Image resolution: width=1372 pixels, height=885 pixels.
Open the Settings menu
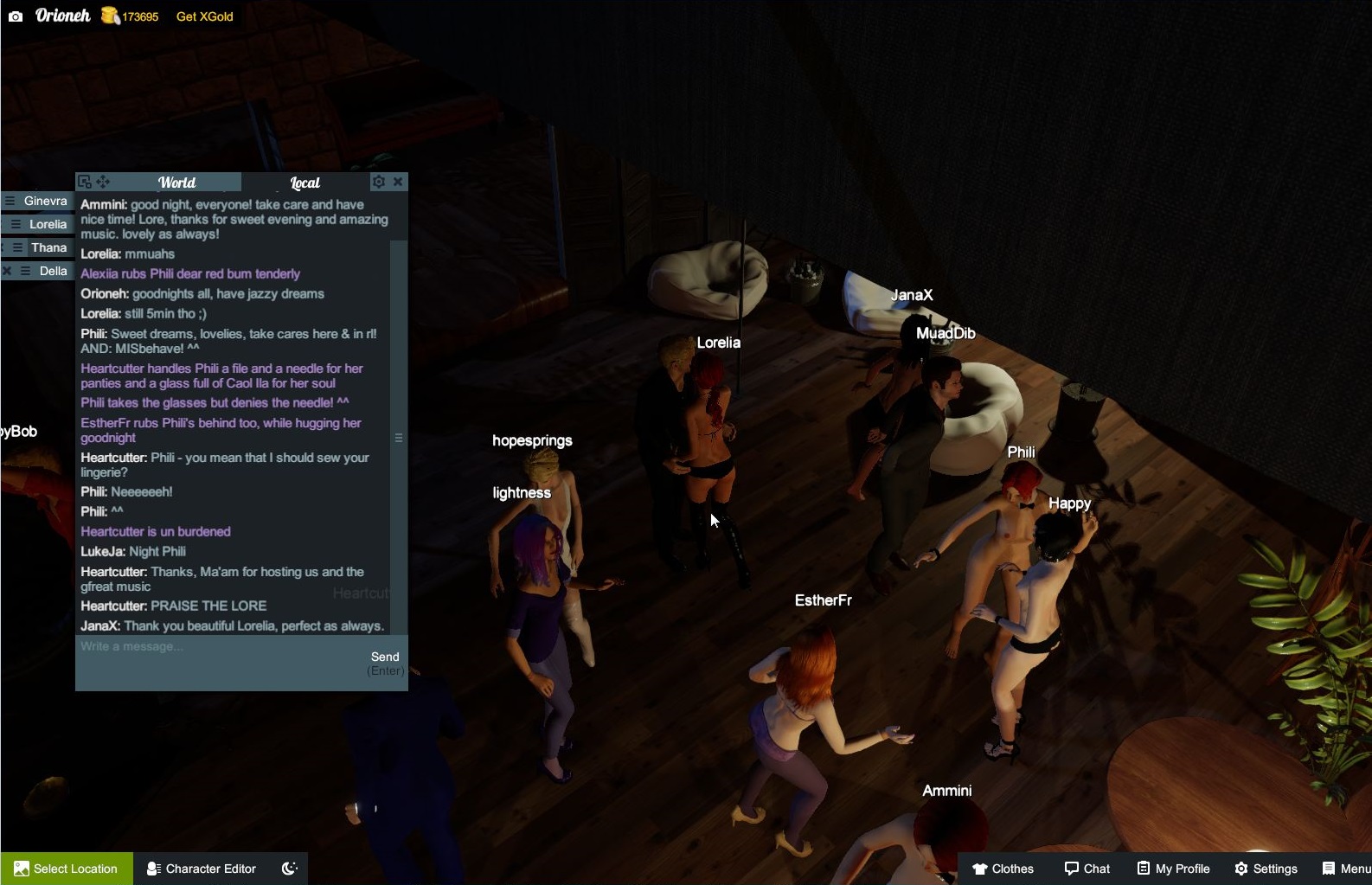click(x=1266, y=869)
